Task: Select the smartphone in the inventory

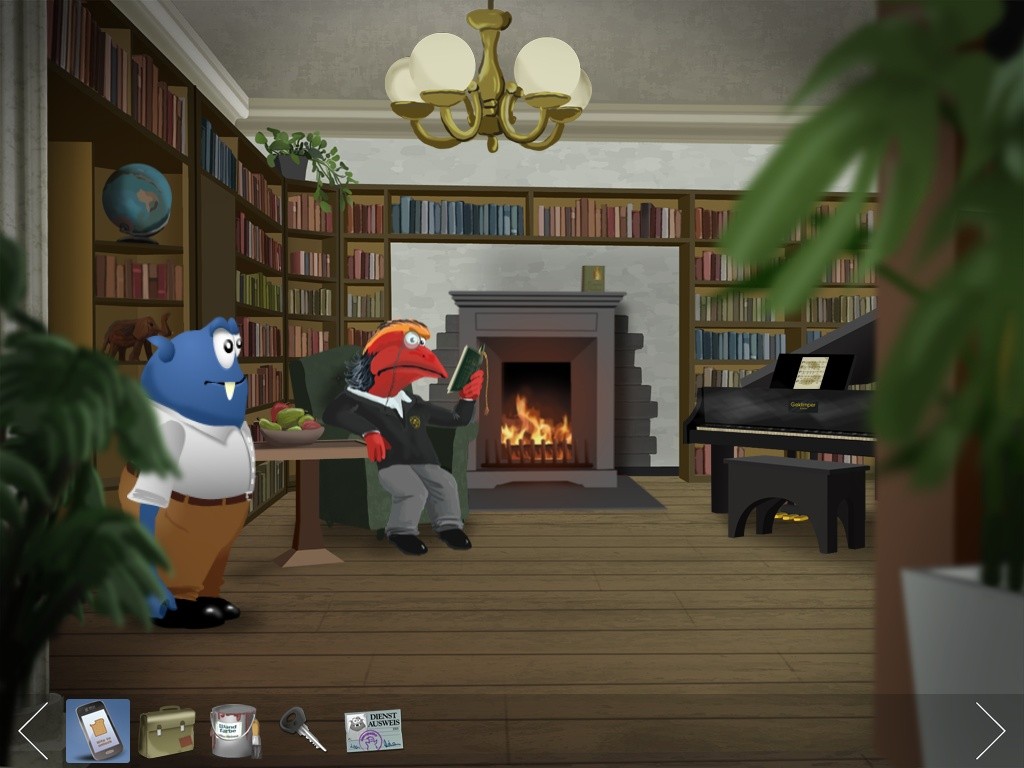Action: [x=98, y=731]
